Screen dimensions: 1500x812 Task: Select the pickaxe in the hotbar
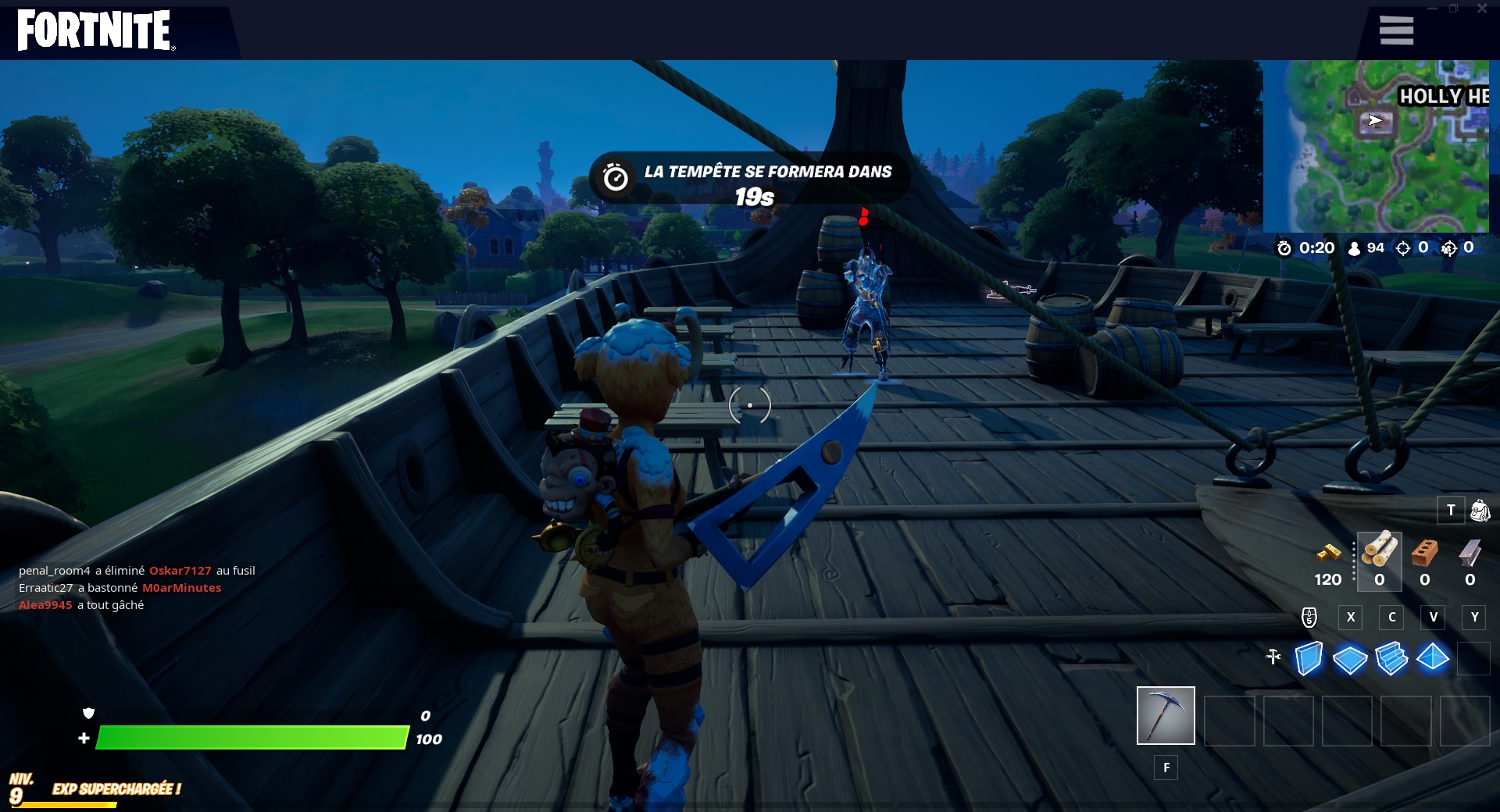point(1166,715)
